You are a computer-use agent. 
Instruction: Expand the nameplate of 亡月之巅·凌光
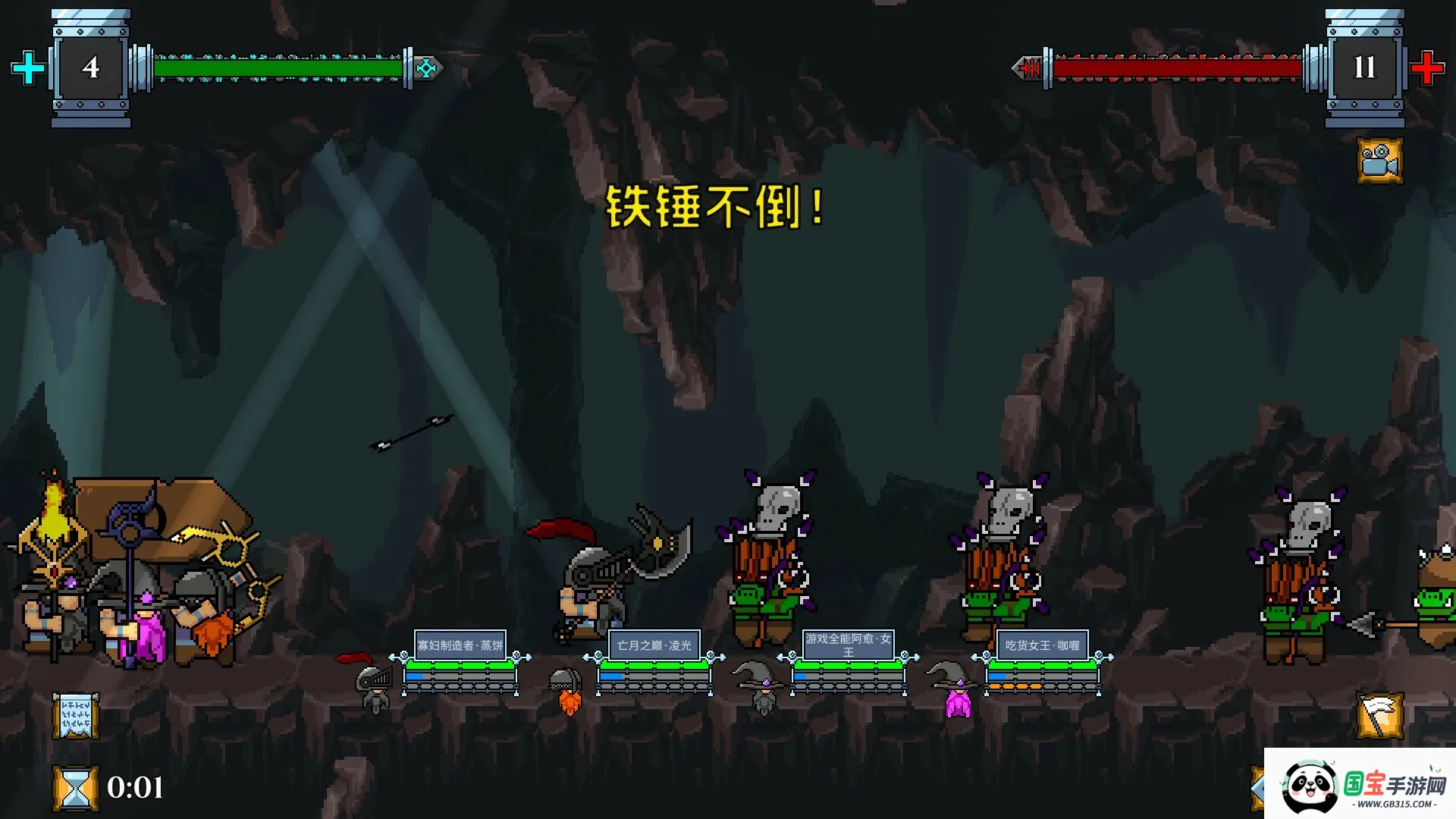[x=656, y=643]
